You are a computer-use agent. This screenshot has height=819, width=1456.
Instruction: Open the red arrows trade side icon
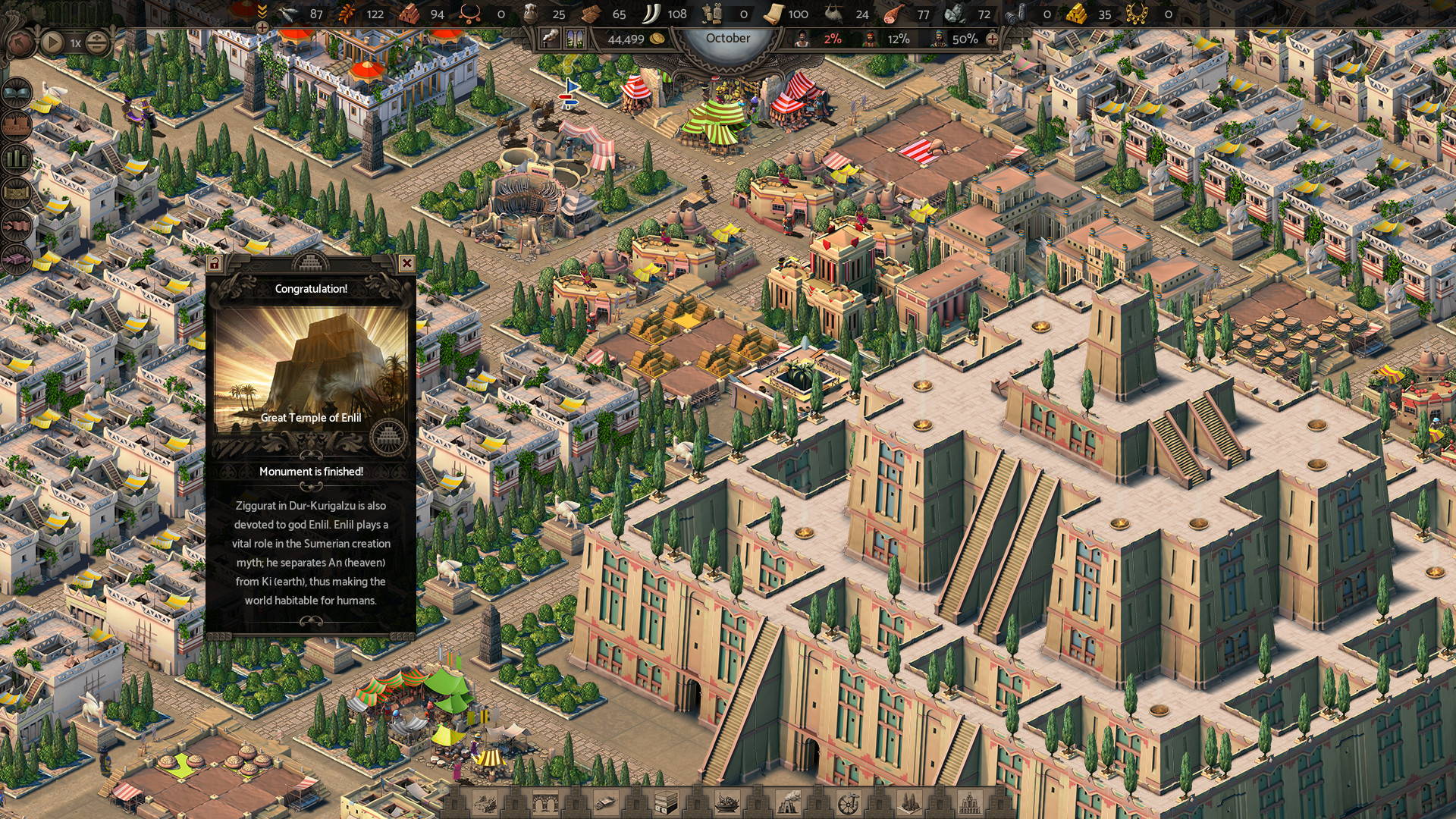[17, 226]
